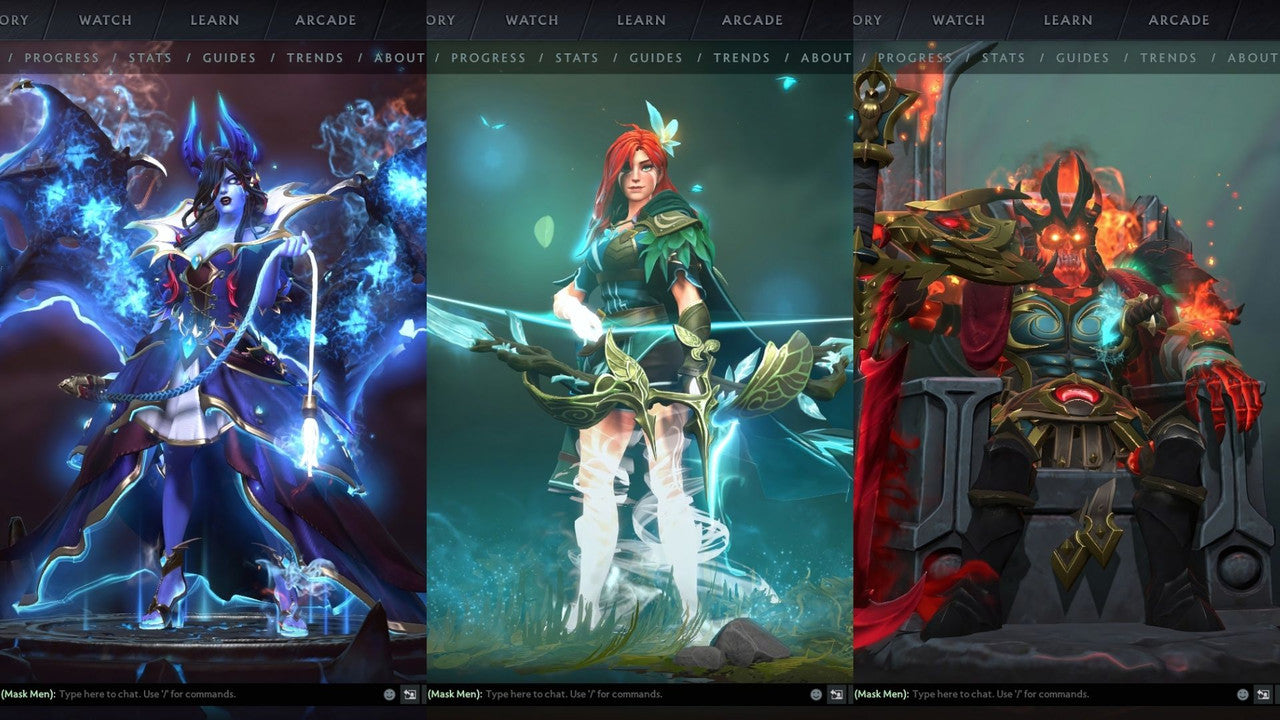
Task: Open the WATCH menu in the left panel
Action: pos(104,20)
